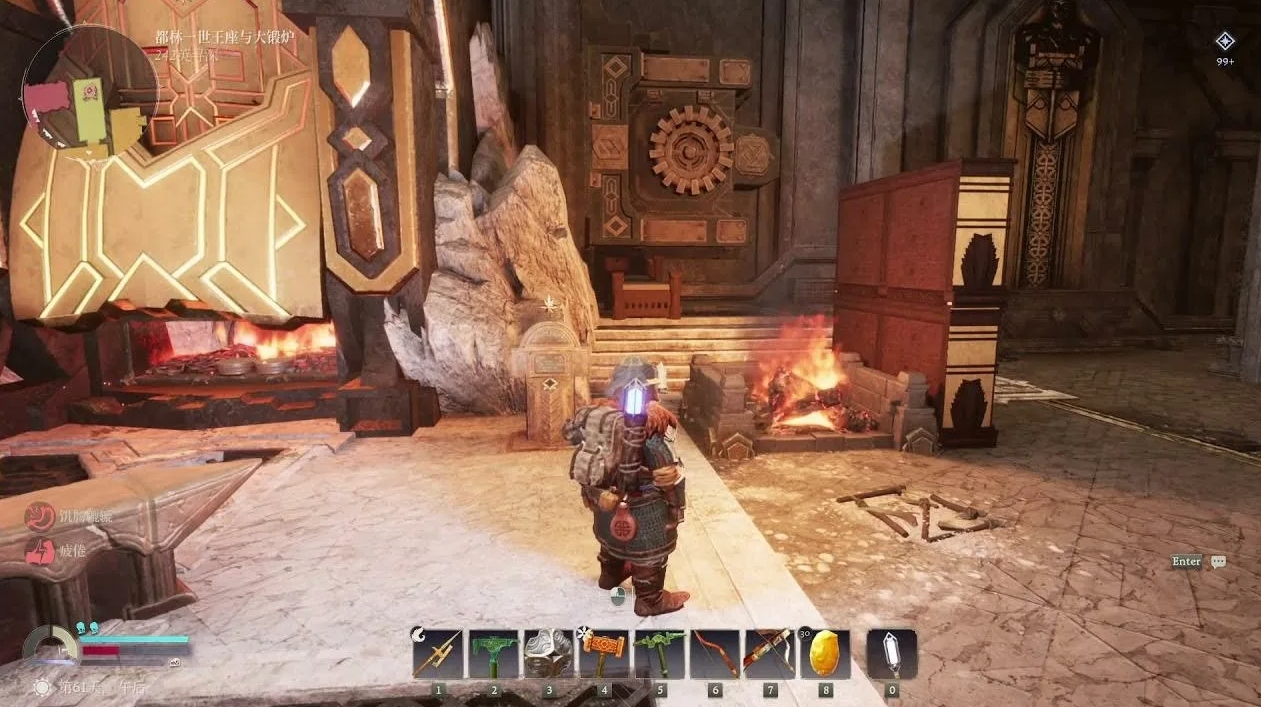
Task: Click the hunger status effect icon
Action: tap(40, 517)
